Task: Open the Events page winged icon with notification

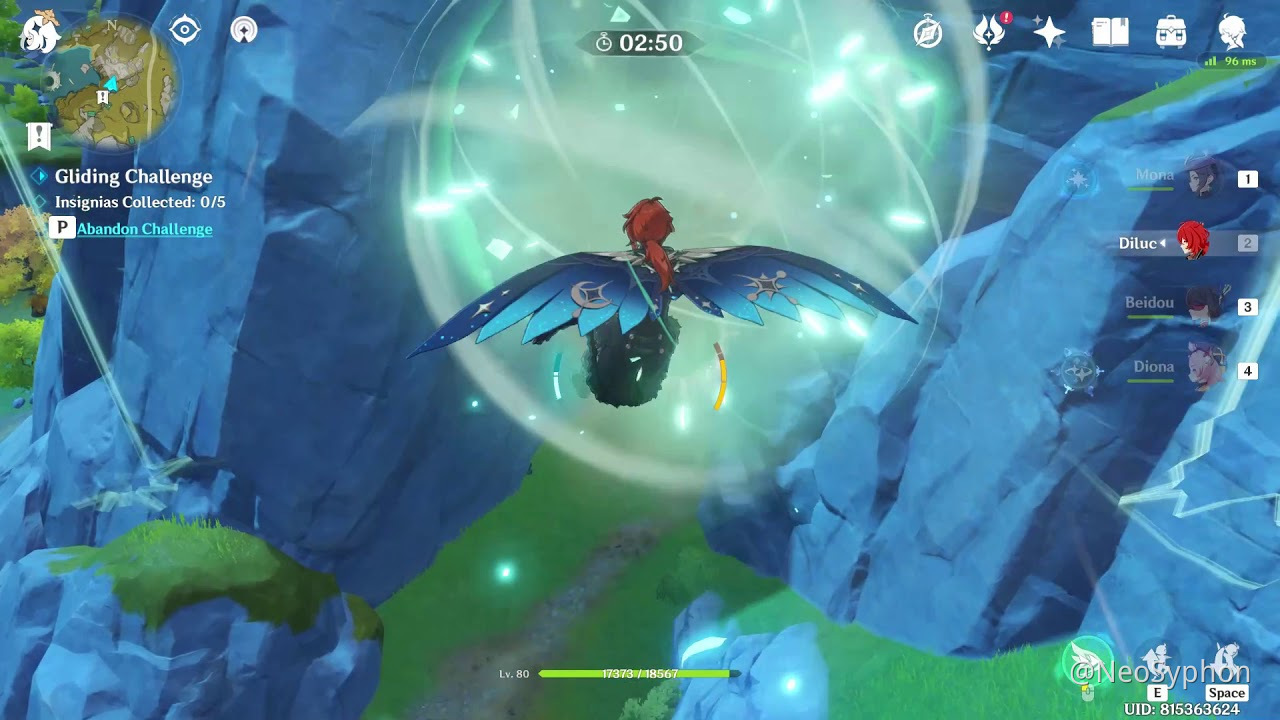Action: coord(987,32)
